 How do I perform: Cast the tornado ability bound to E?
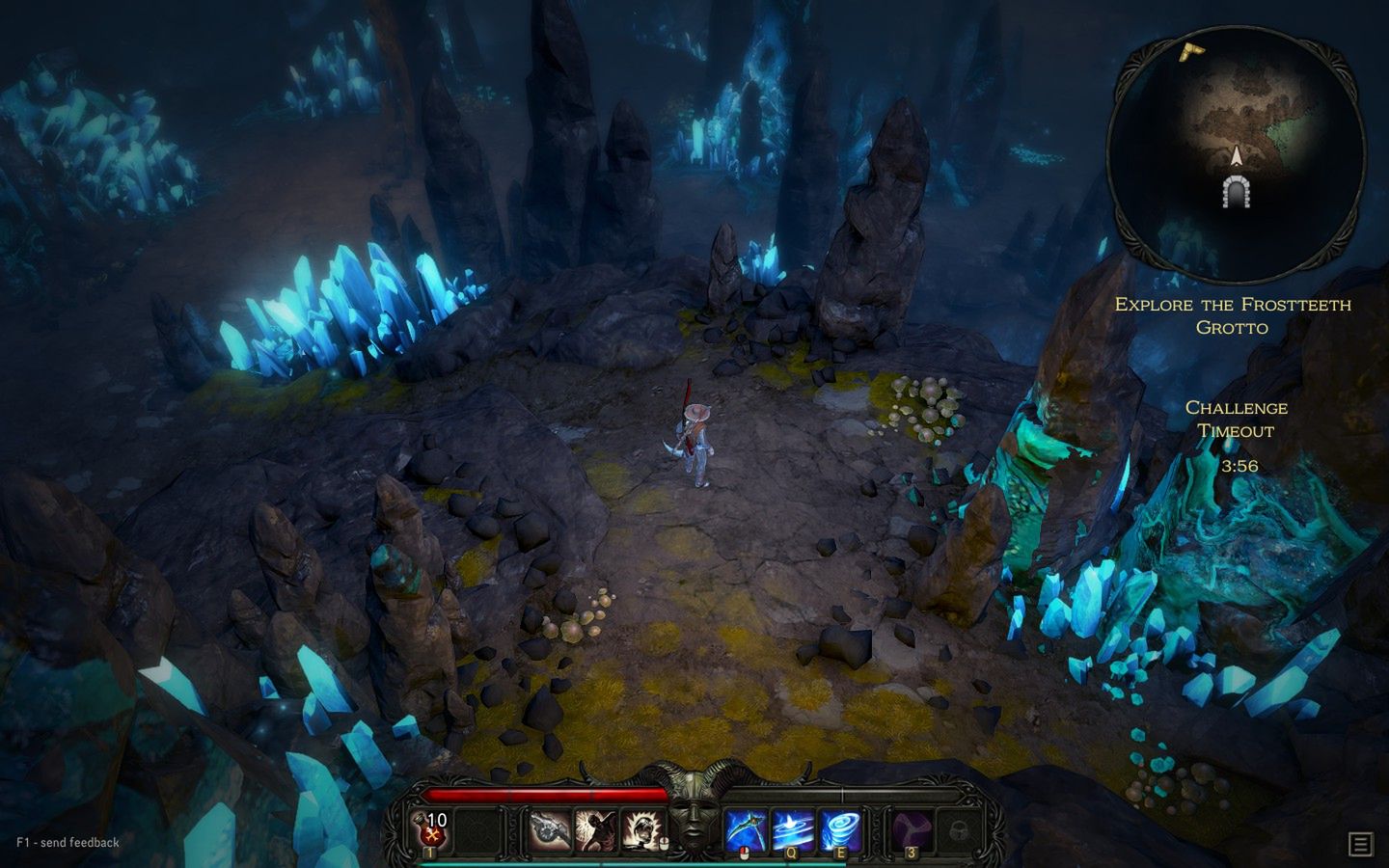pos(839,826)
